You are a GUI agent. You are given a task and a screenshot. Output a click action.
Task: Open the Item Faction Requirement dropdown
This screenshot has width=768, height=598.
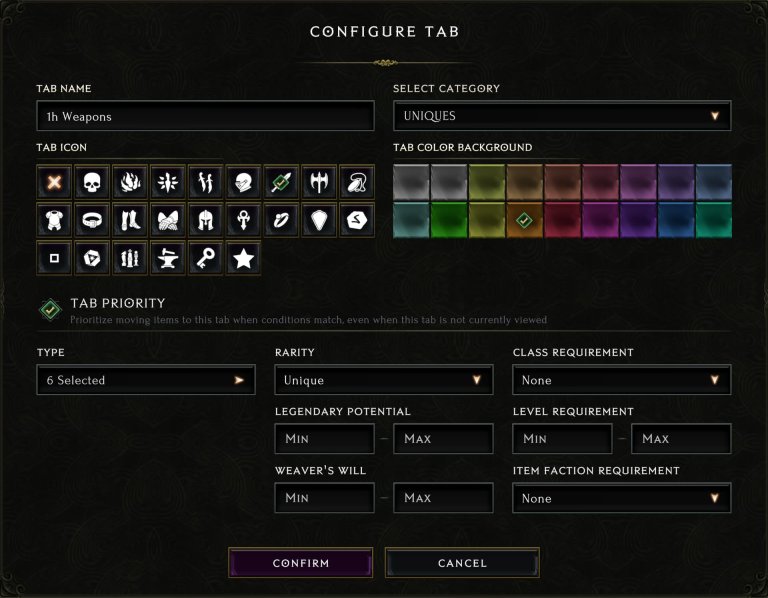pos(621,498)
